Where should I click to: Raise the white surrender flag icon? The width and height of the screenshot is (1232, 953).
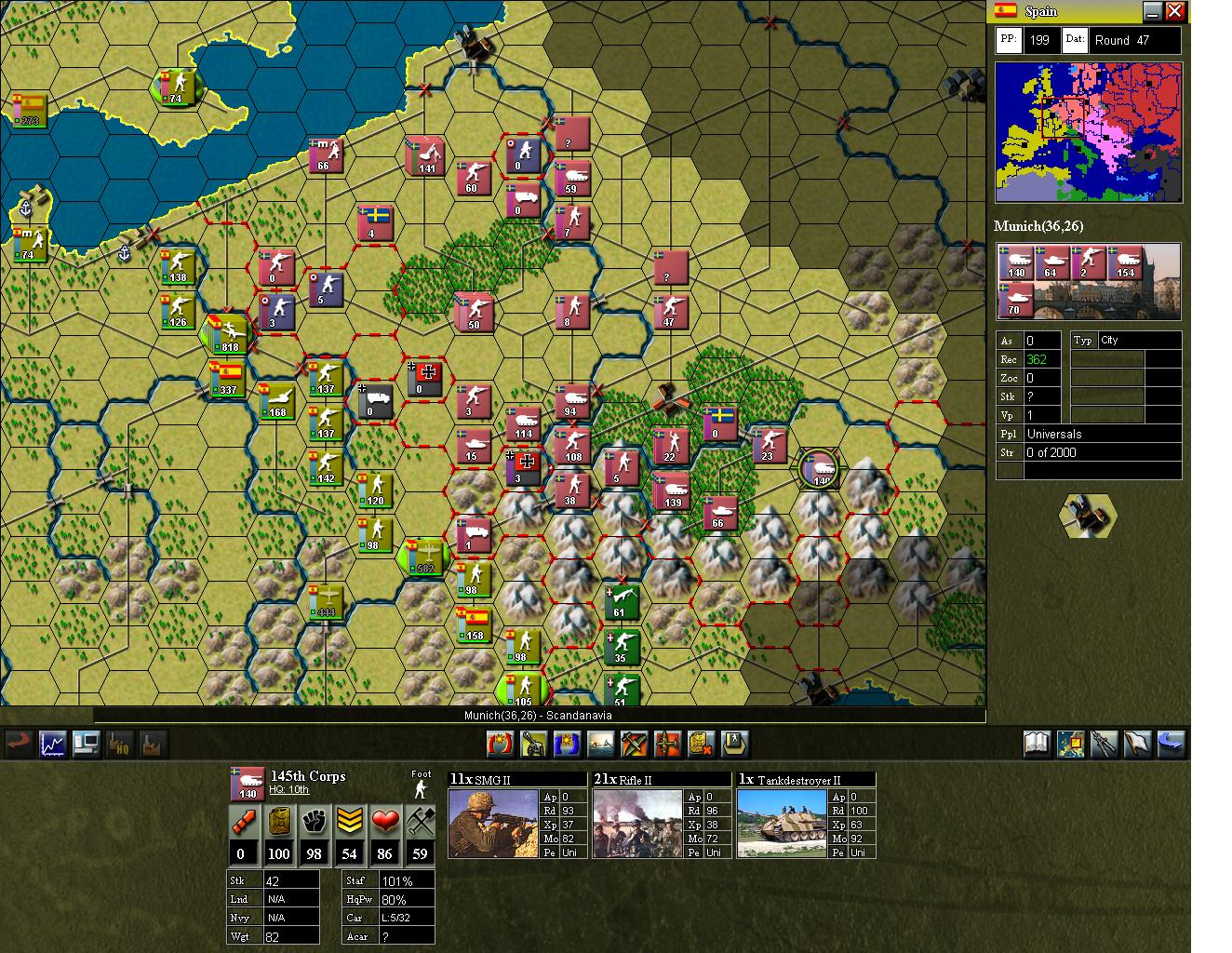(x=1136, y=744)
